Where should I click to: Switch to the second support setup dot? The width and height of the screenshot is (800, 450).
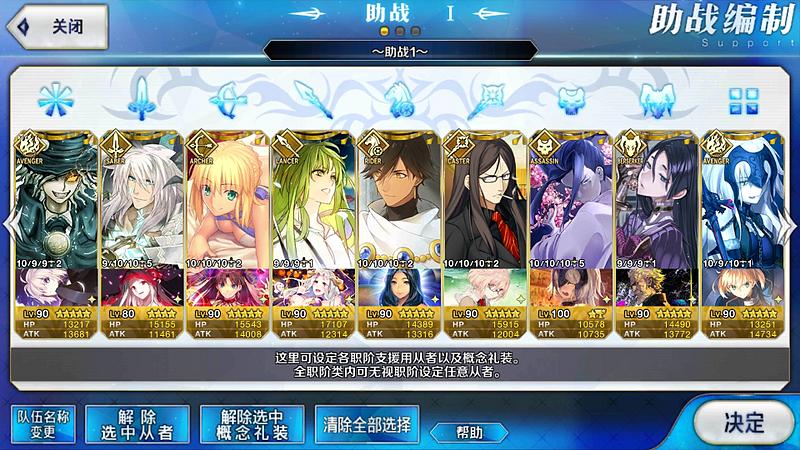[400, 32]
